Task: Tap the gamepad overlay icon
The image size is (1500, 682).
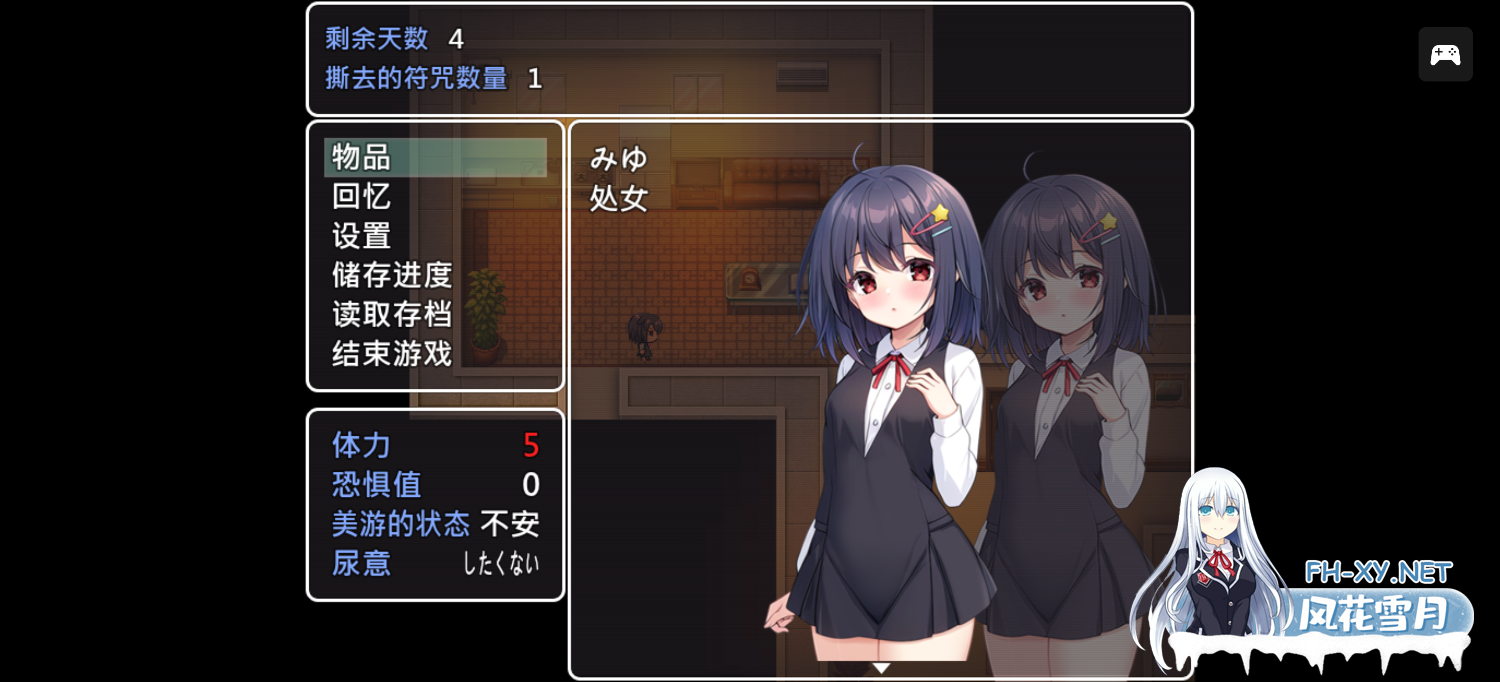Action: (x=1445, y=55)
